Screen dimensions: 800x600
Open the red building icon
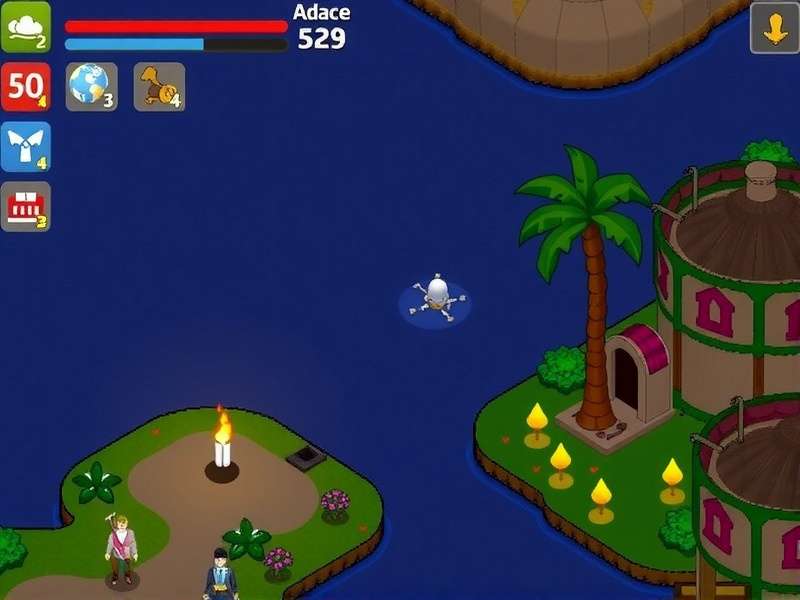[x=25, y=206]
